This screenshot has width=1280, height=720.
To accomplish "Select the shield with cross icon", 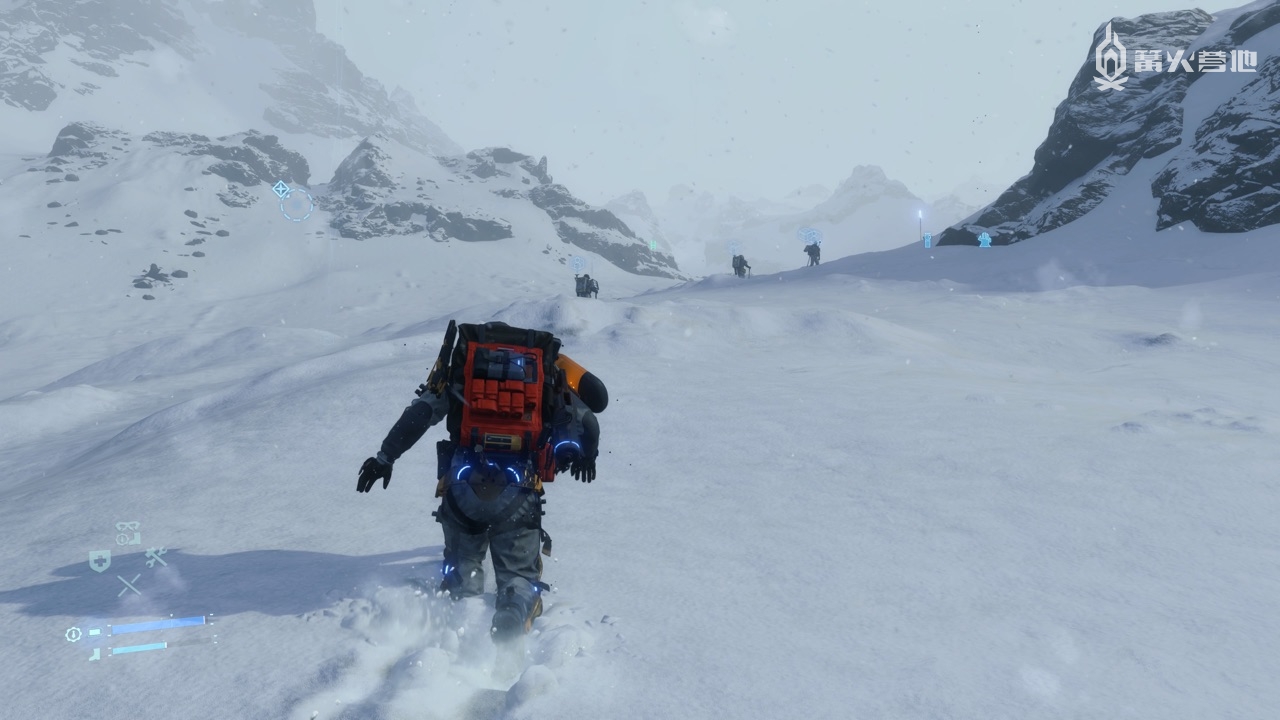I will pyautogui.click(x=99, y=561).
